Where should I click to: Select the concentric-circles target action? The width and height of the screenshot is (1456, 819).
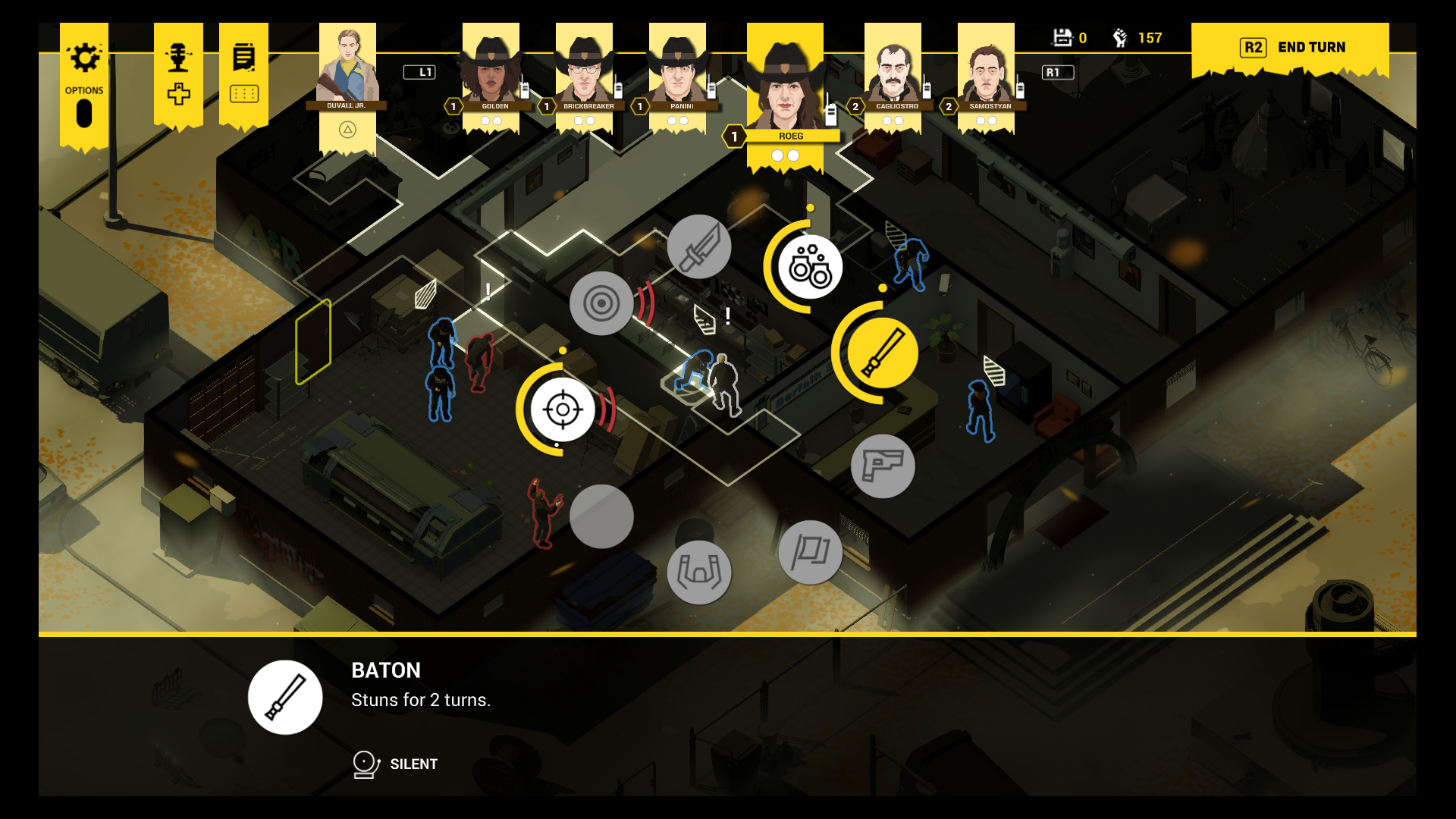601,303
